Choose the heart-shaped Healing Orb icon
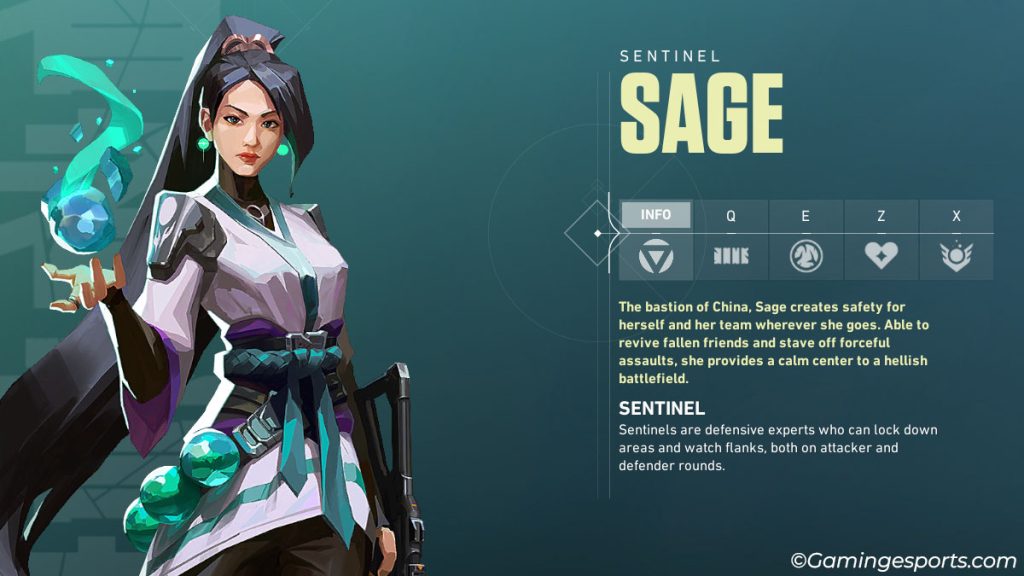The image size is (1024, 576). 881,257
